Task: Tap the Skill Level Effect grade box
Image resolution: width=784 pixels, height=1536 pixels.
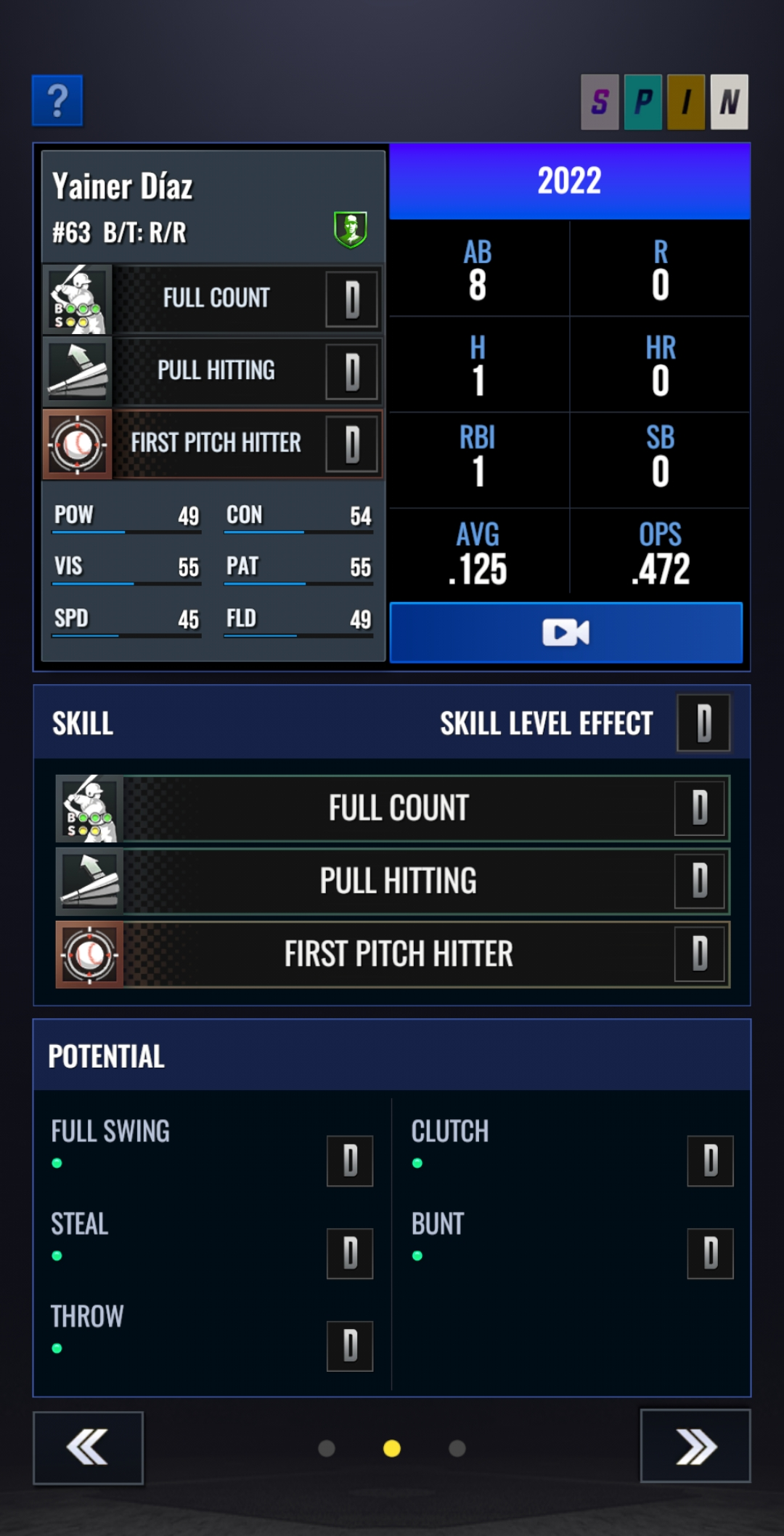Action: [x=703, y=723]
